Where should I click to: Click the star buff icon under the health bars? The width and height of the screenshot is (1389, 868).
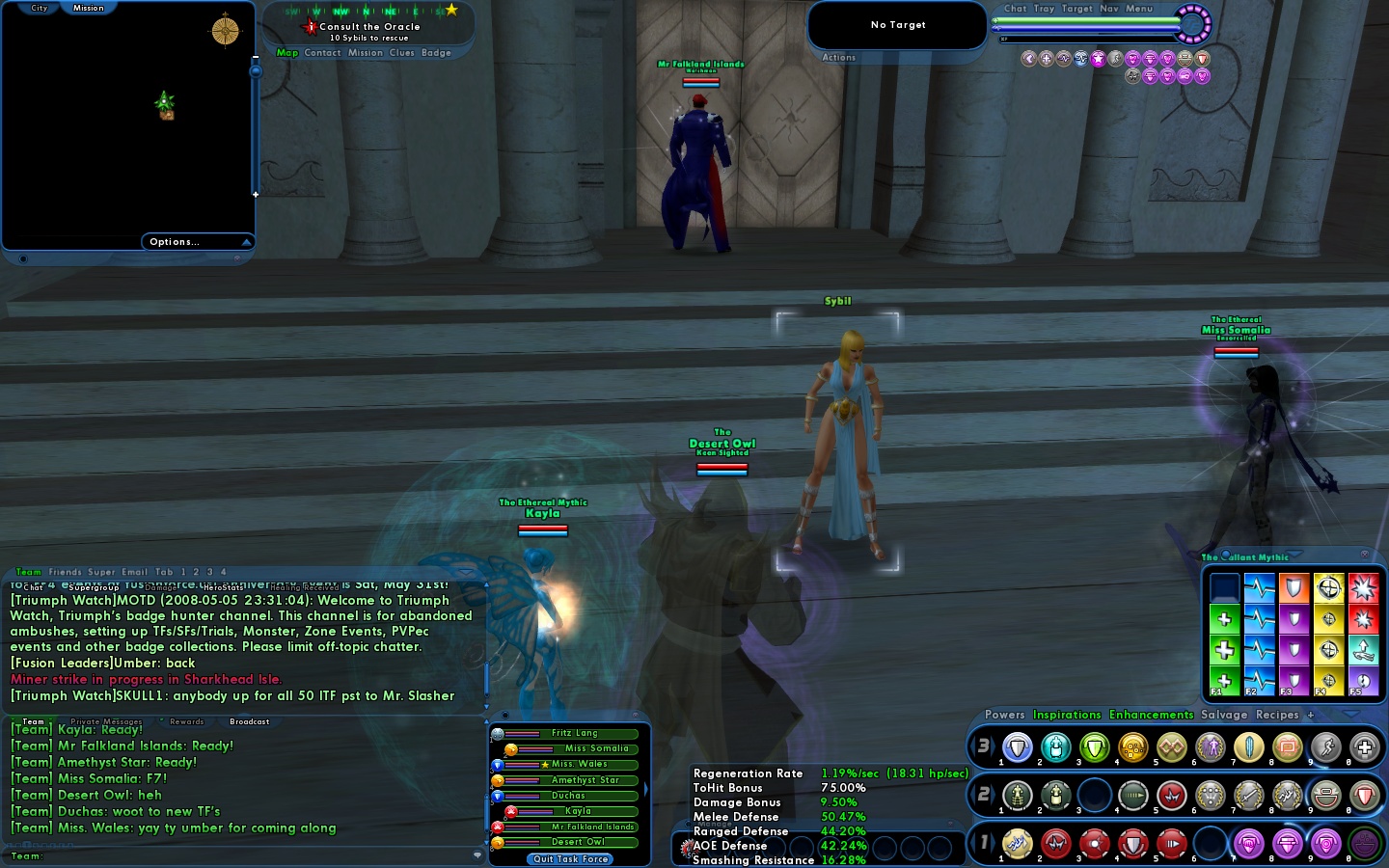(1098, 58)
